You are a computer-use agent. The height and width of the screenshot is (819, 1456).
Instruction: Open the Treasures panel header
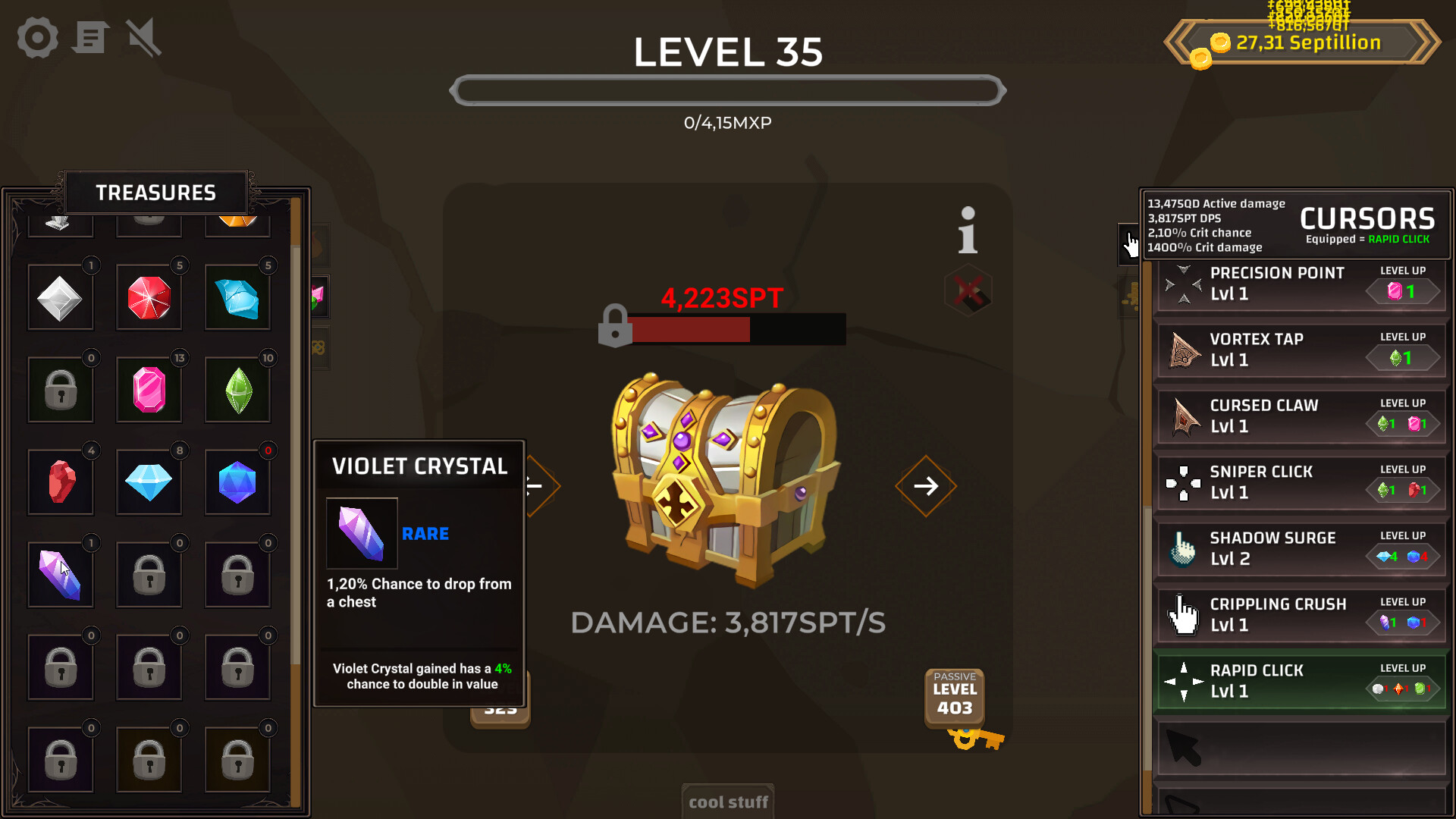tap(156, 192)
